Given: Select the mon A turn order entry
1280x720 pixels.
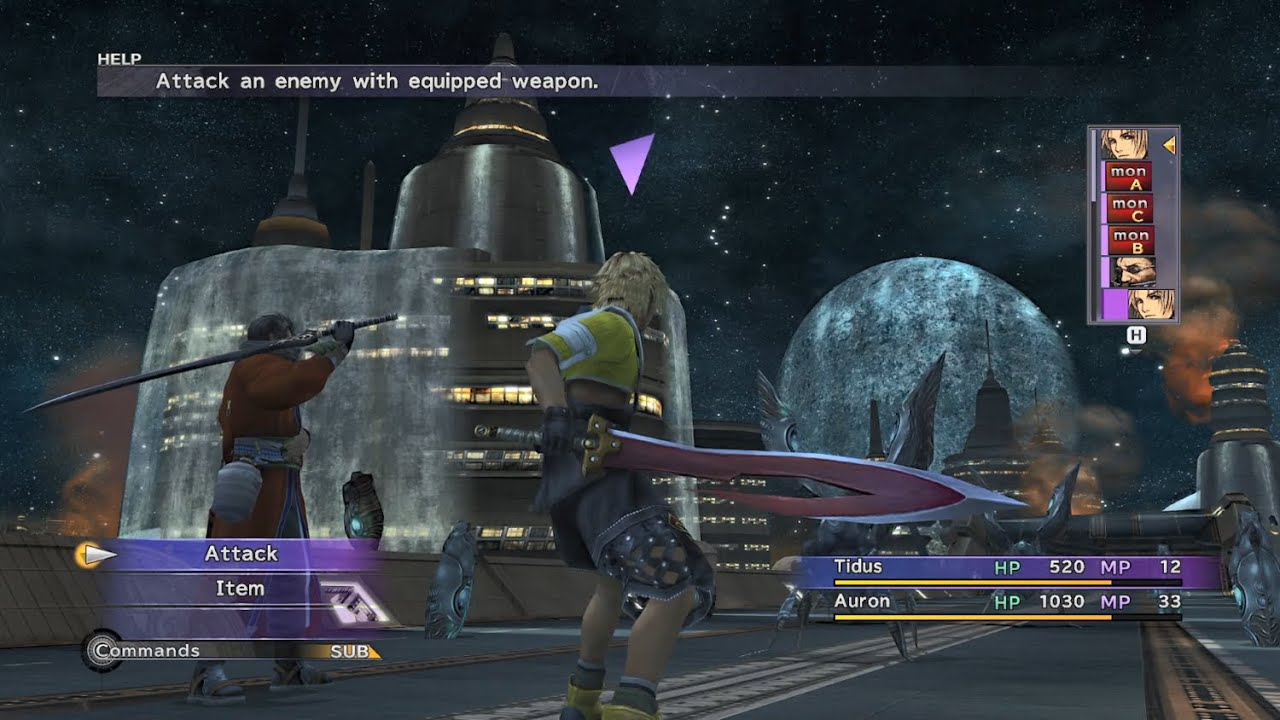Looking at the screenshot, I should pos(1130,177).
